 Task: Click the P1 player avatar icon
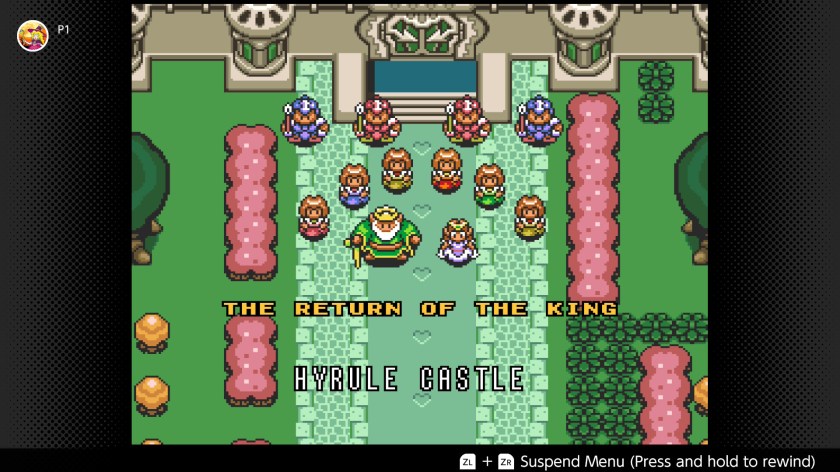33,35
